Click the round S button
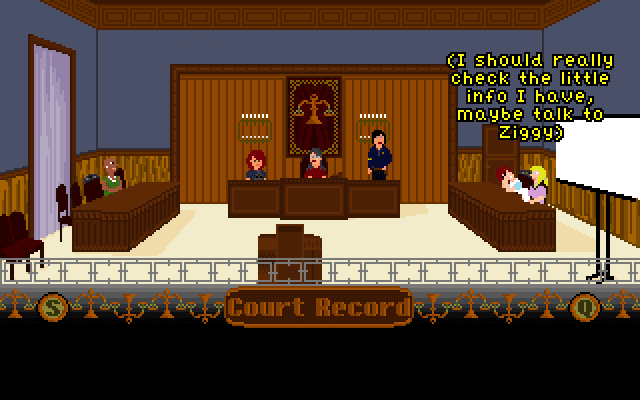 53,307
